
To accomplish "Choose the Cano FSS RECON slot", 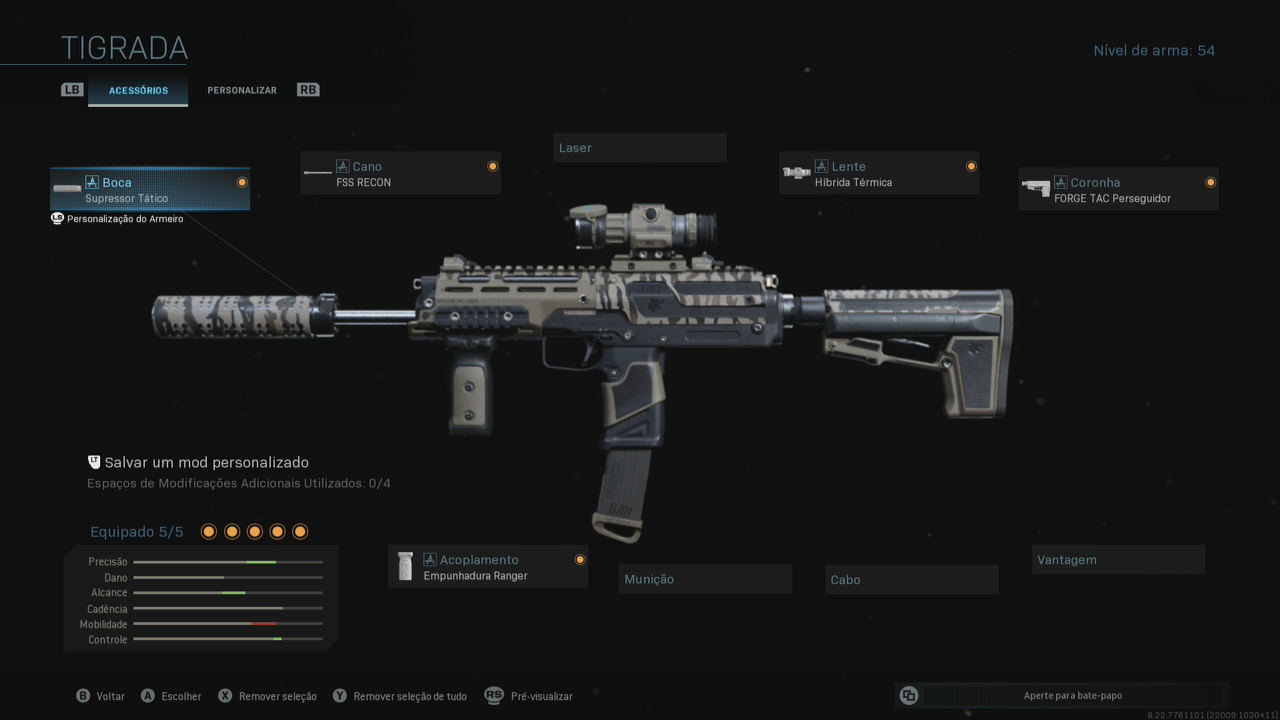I will point(400,173).
